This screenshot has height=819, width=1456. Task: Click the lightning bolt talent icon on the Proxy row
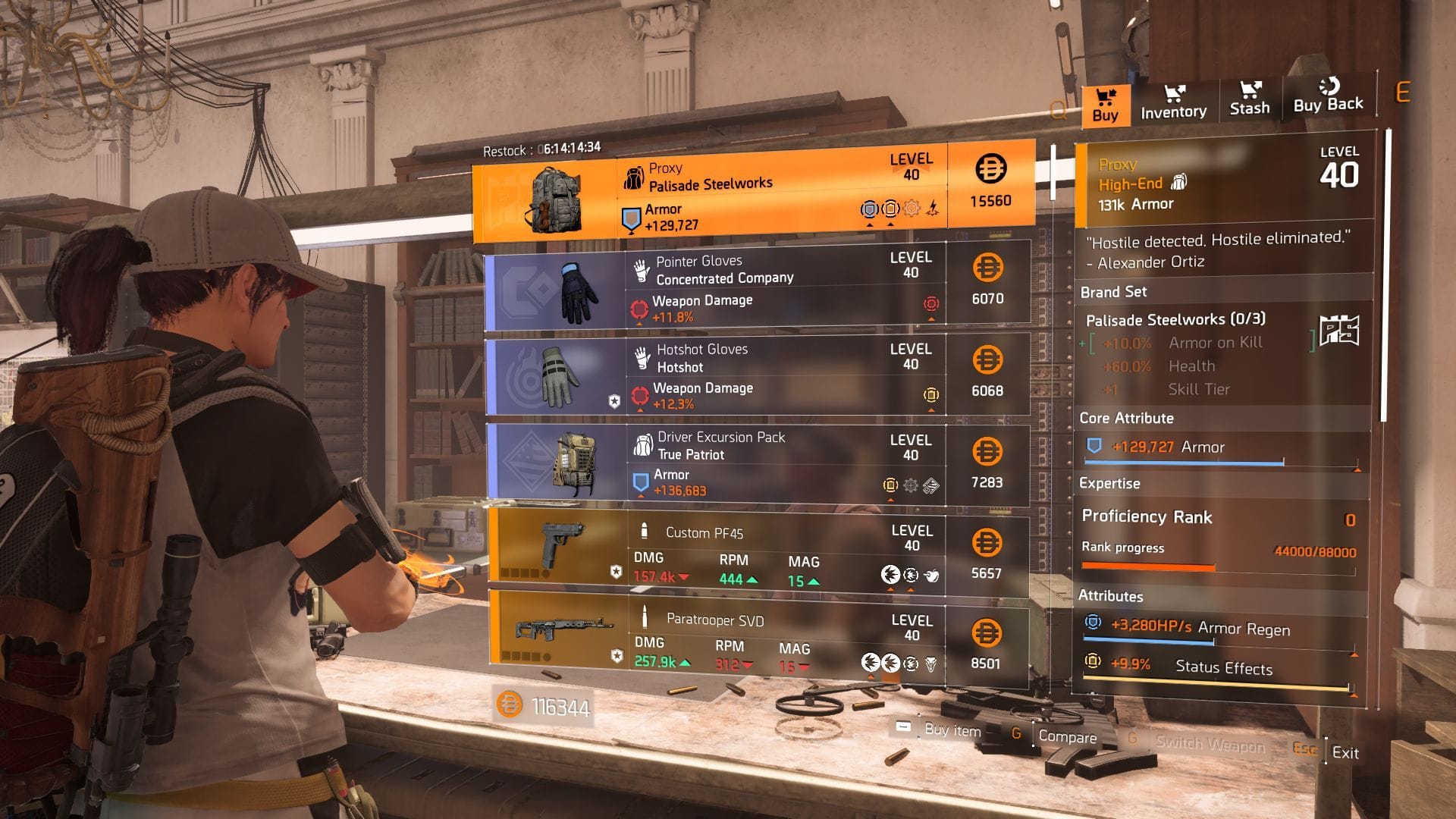[934, 208]
